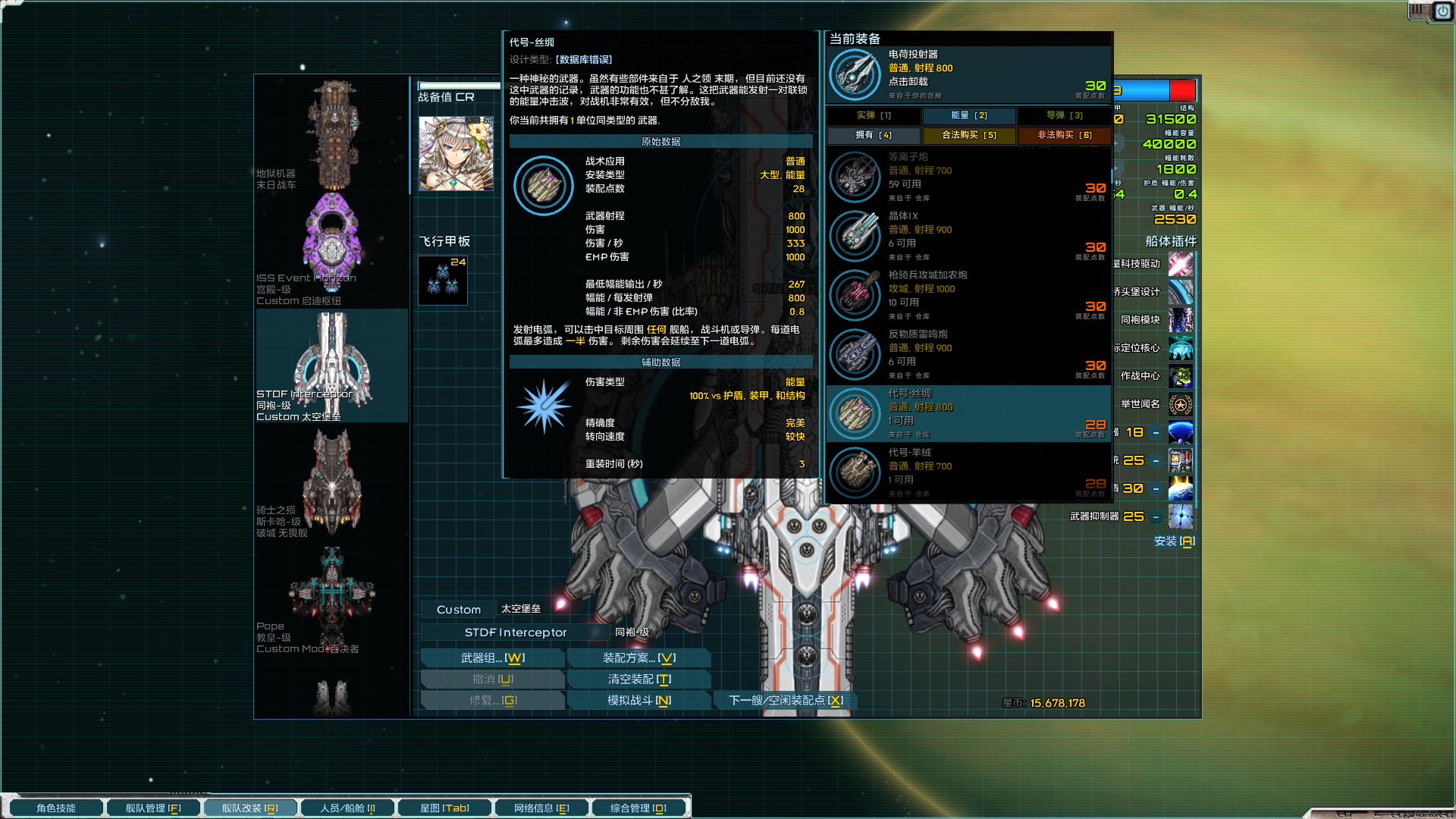Open the 同袍模块 hullmod icon

pos(1181,321)
